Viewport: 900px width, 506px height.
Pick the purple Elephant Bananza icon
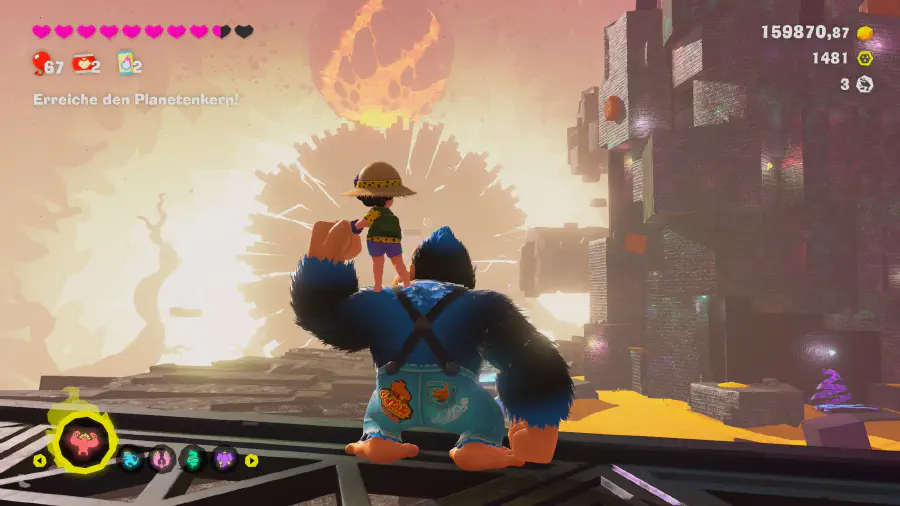click(224, 459)
